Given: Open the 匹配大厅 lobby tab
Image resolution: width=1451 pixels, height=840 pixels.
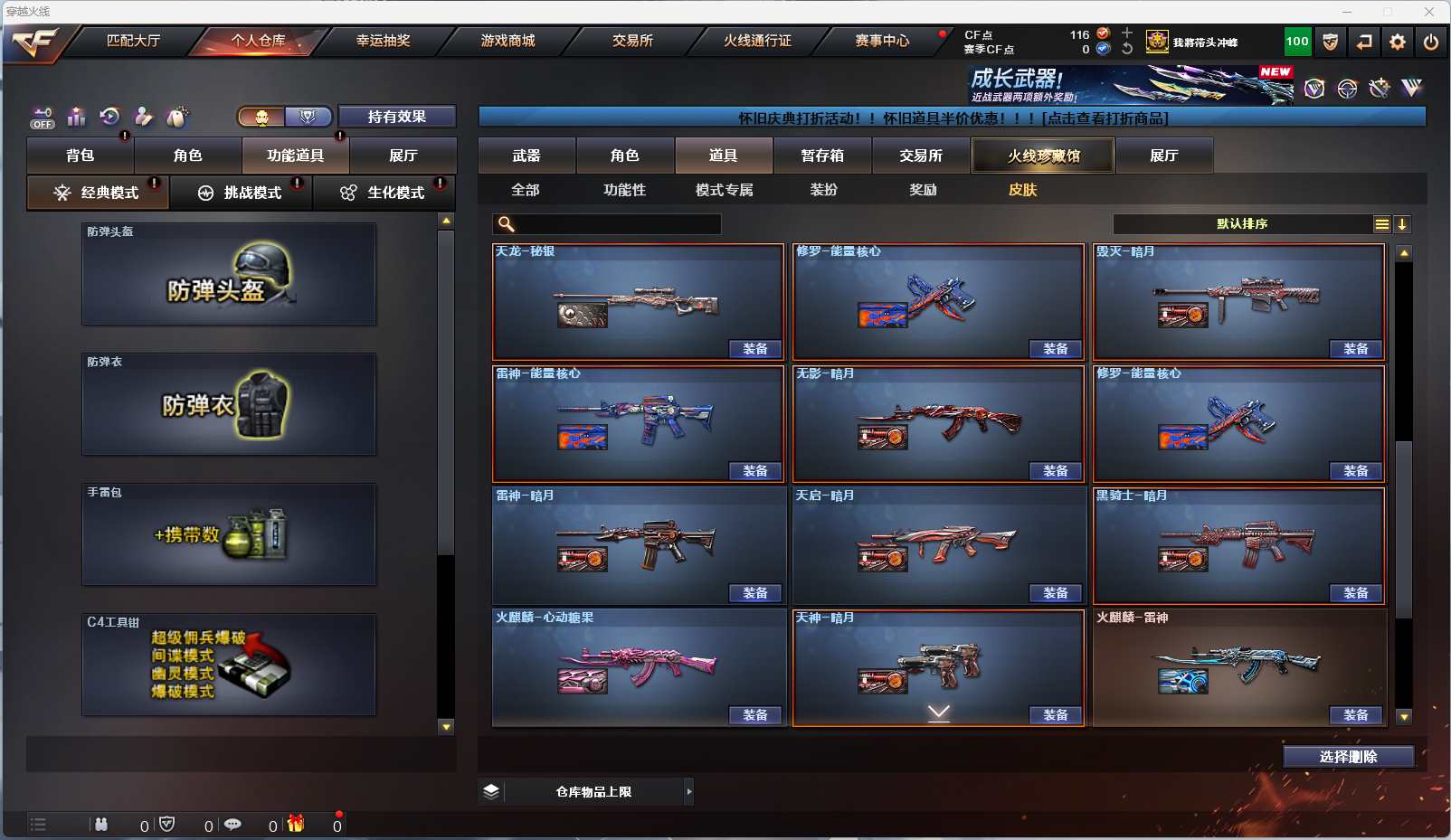Looking at the screenshot, I should (133, 41).
